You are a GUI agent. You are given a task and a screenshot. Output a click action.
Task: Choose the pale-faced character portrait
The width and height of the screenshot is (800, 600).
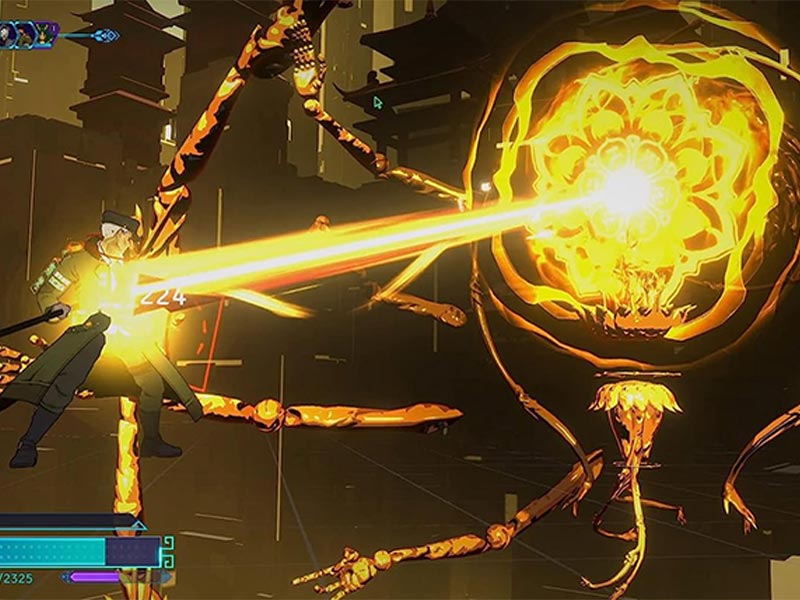(6, 35)
